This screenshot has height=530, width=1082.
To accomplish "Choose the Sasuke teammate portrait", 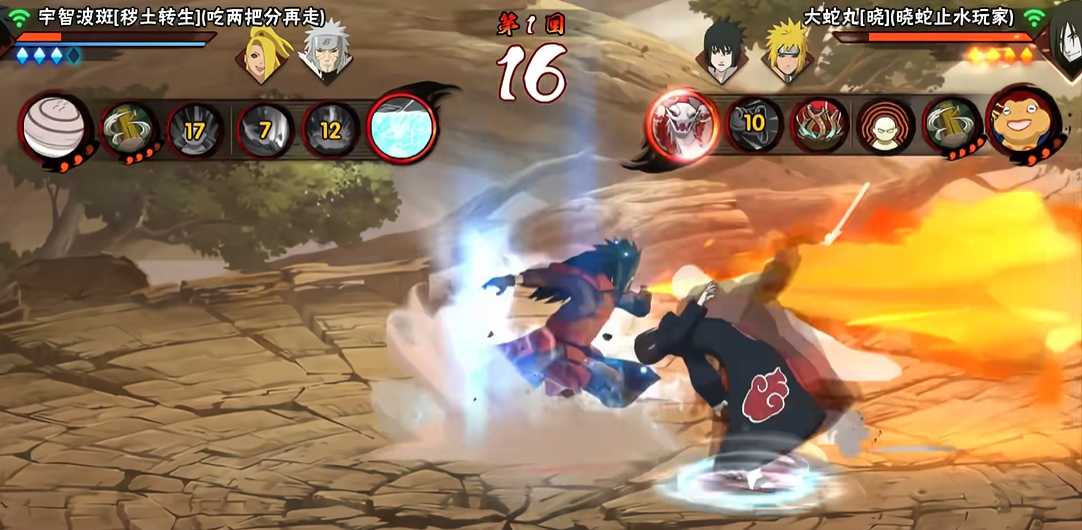I will coord(723,52).
